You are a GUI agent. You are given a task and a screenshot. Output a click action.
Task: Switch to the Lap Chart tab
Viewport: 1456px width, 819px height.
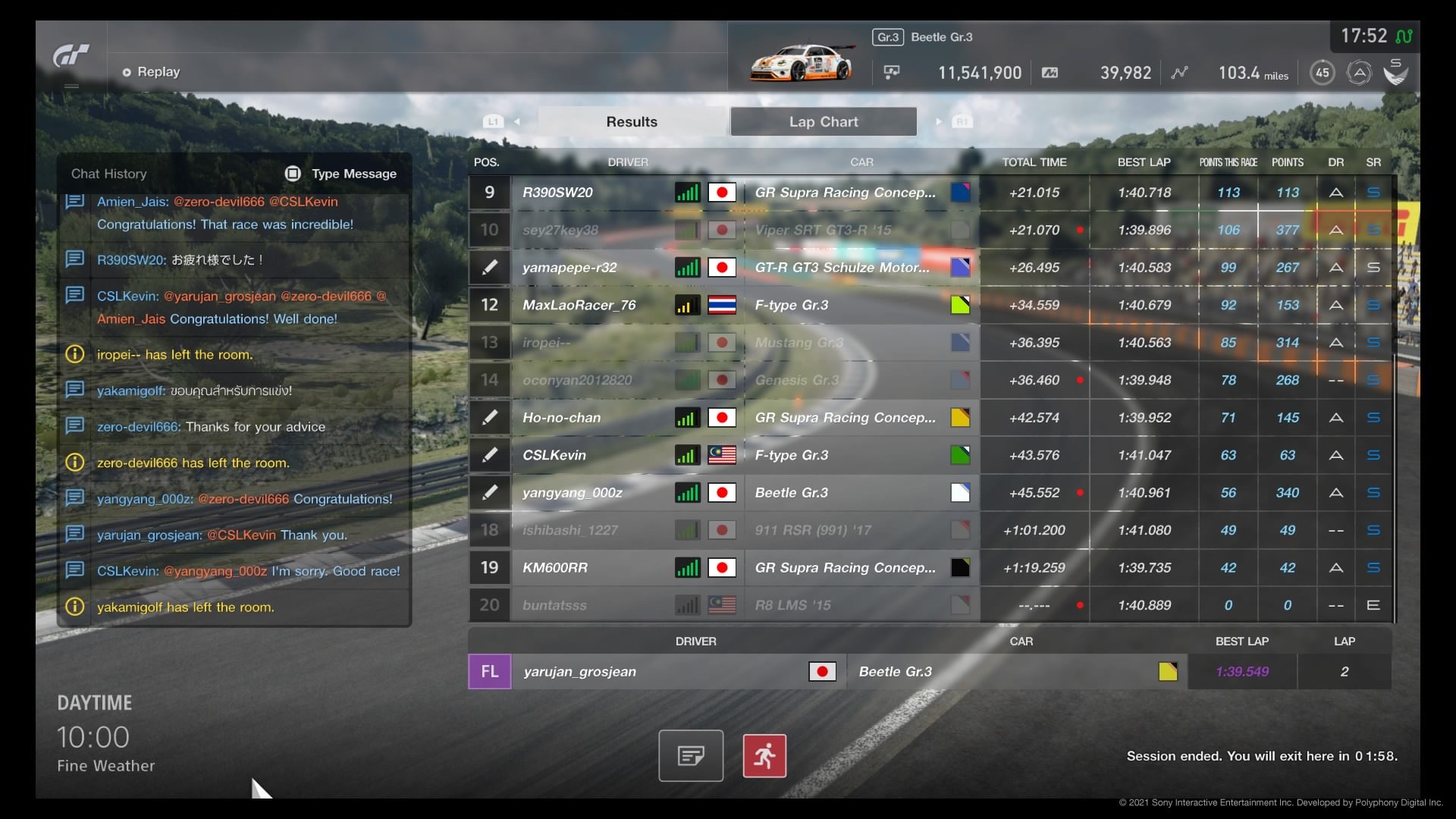pyautogui.click(x=823, y=121)
